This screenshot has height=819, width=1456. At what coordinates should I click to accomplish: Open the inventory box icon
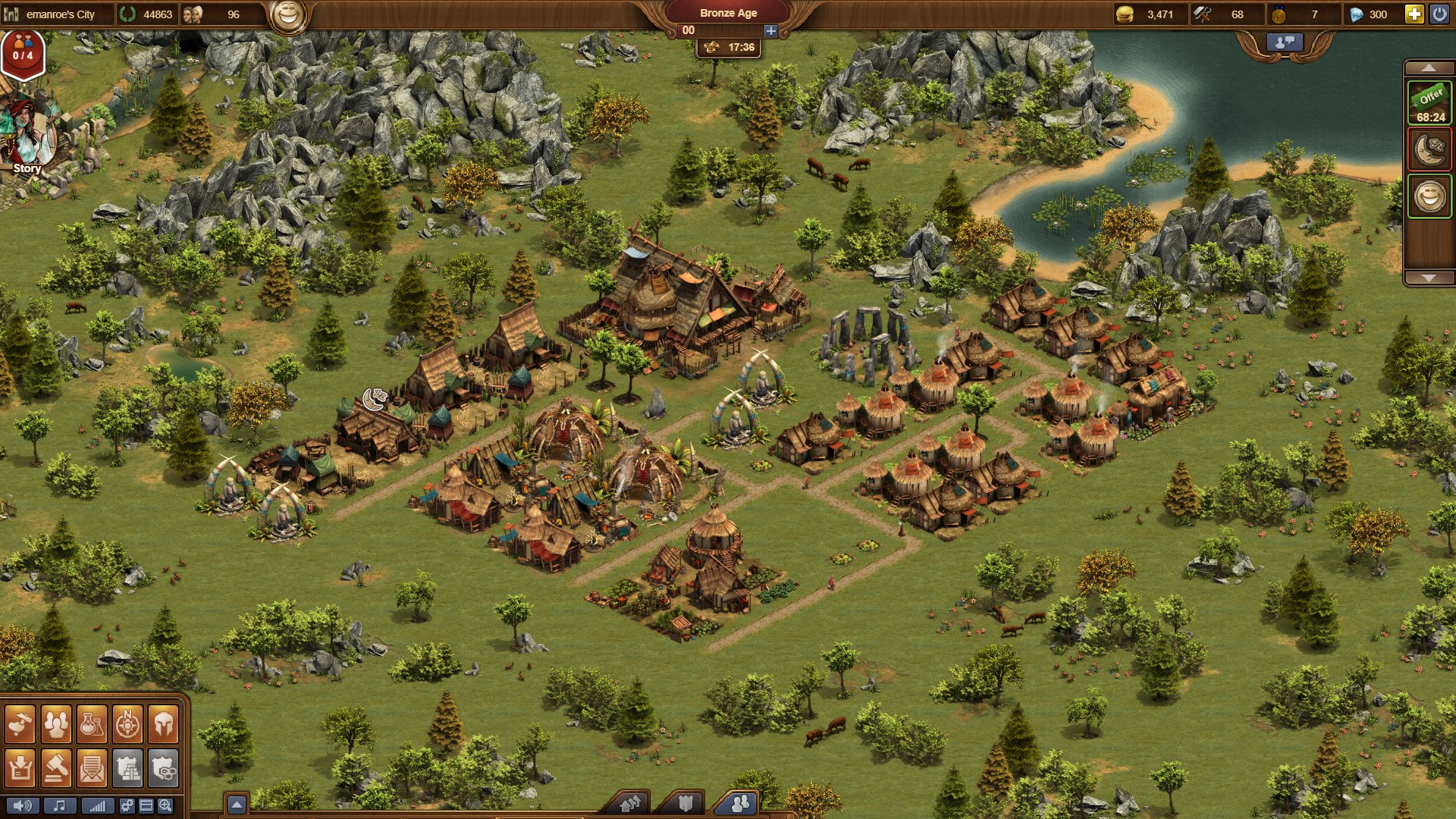pyautogui.click(x=20, y=768)
